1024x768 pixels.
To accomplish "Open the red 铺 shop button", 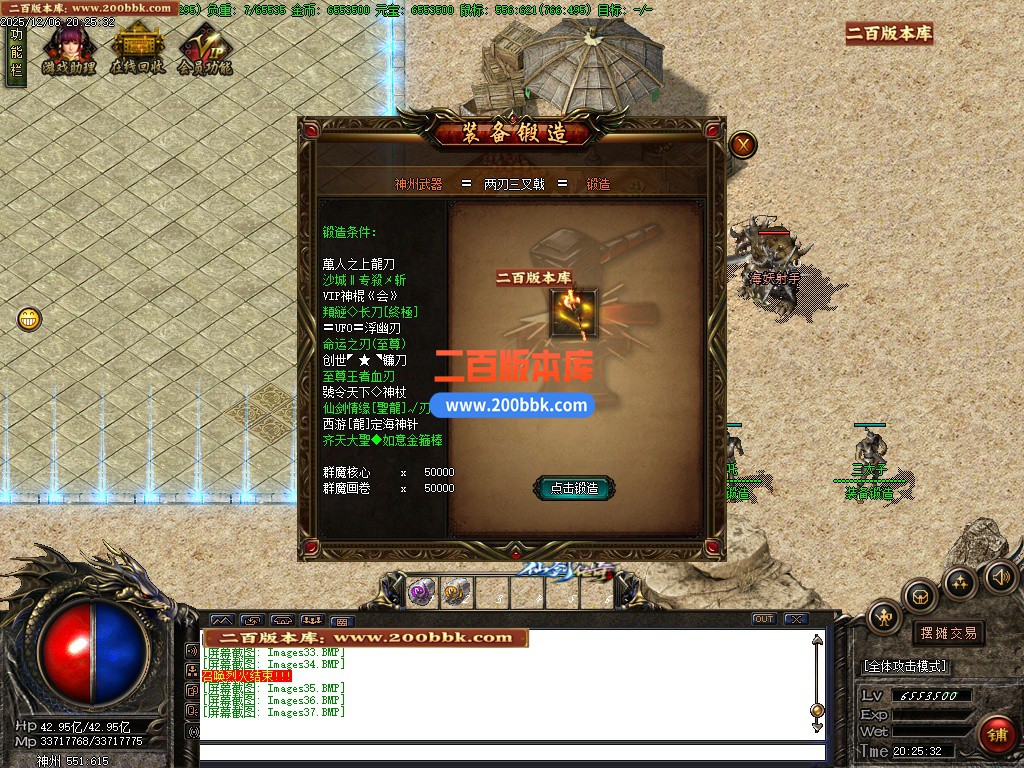I will click(x=996, y=734).
